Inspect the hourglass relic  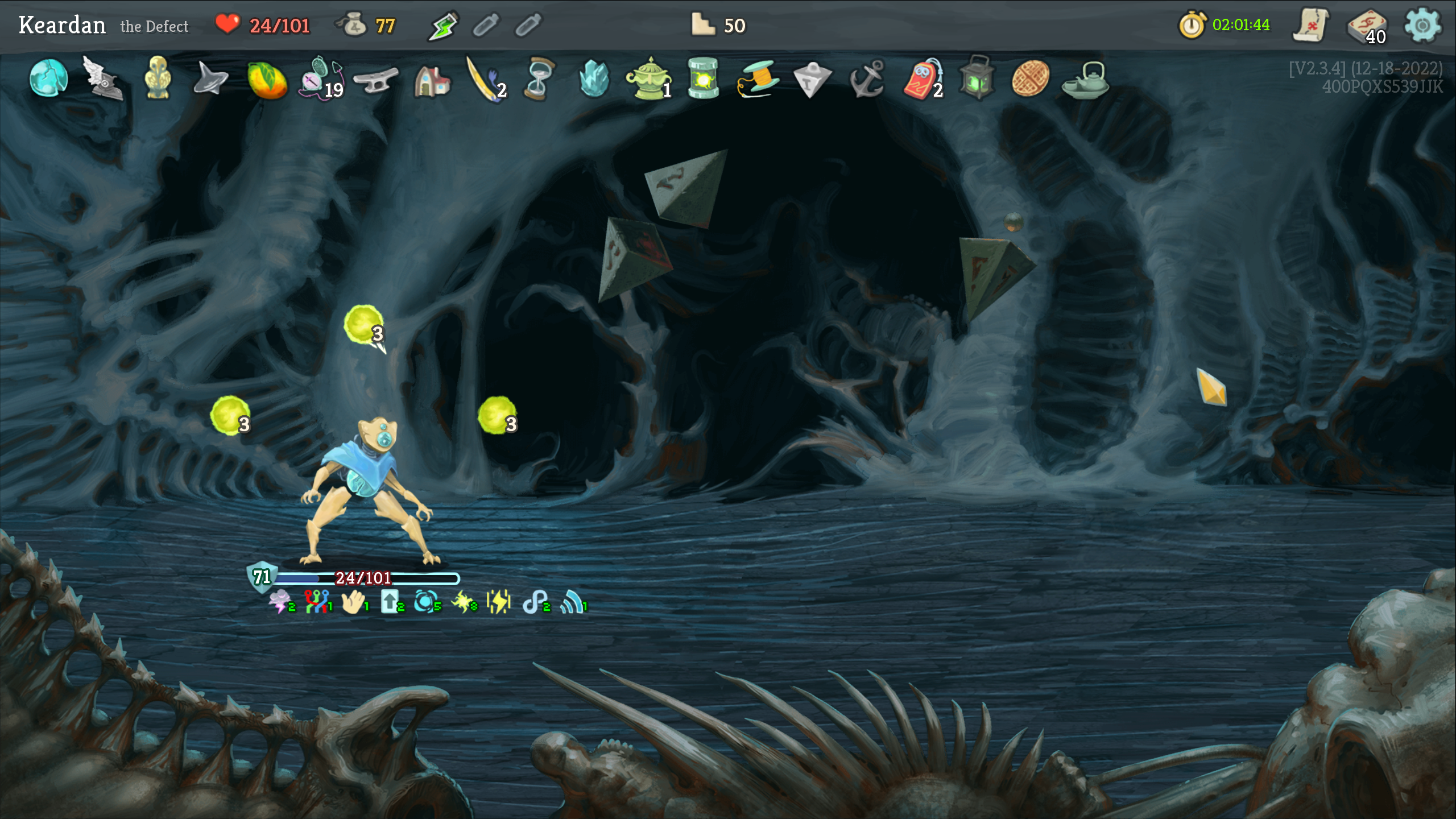[x=539, y=78]
